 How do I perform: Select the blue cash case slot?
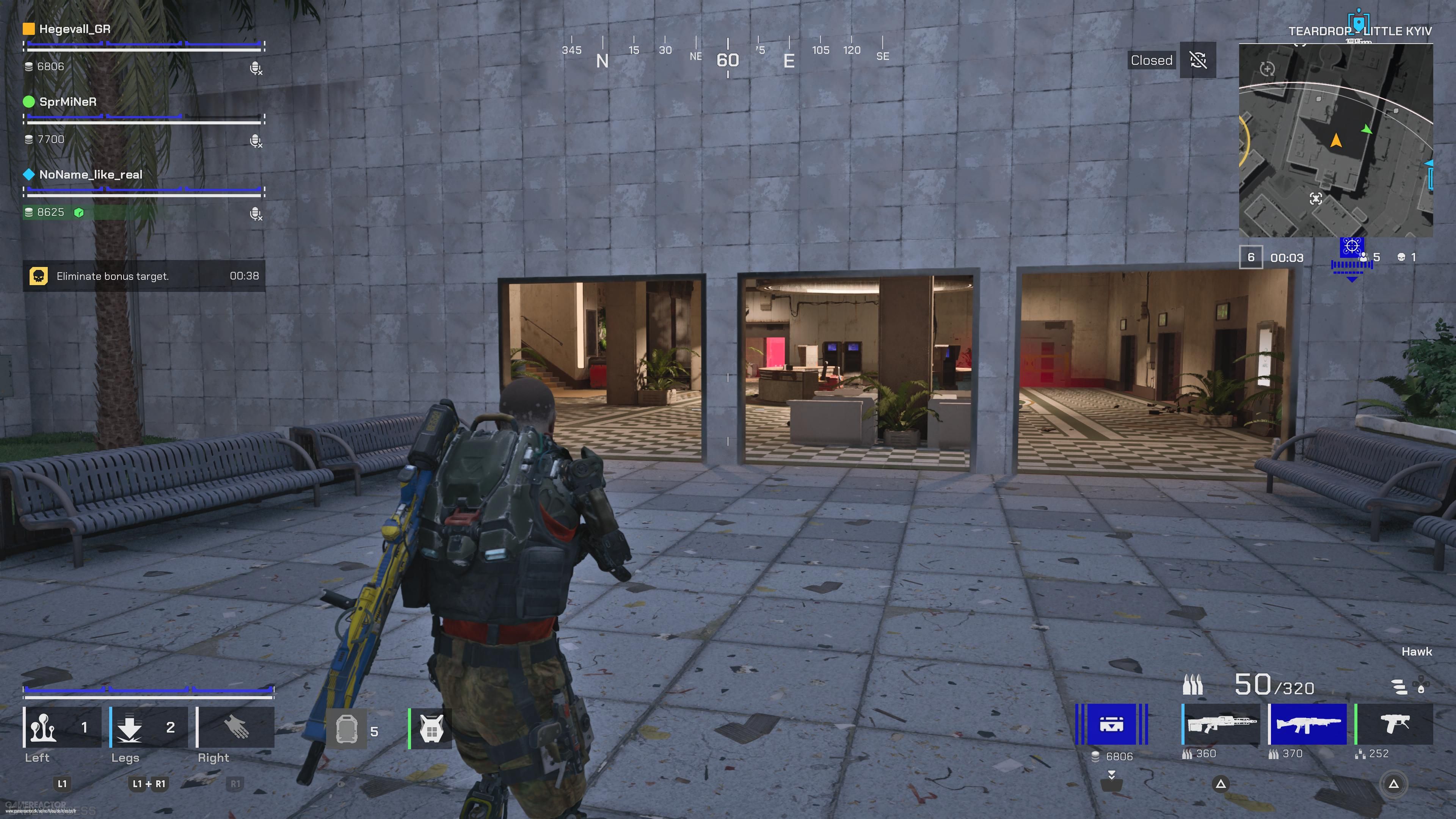coord(1111,724)
